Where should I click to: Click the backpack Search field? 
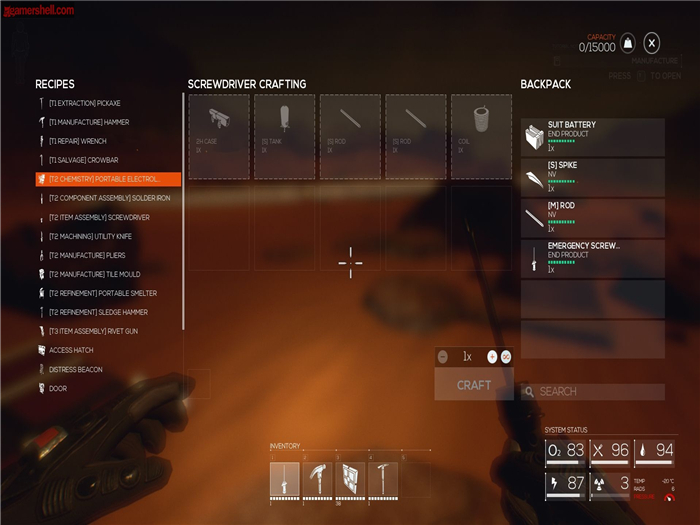(592, 392)
